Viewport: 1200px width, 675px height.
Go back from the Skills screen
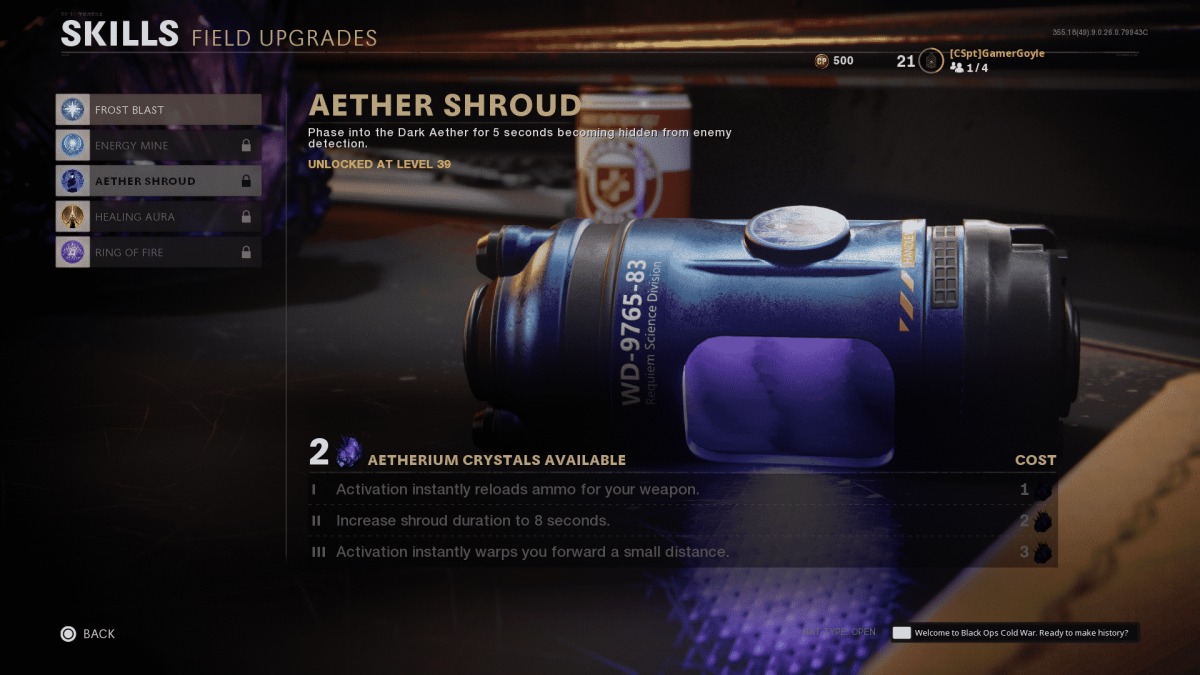point(88,633)
